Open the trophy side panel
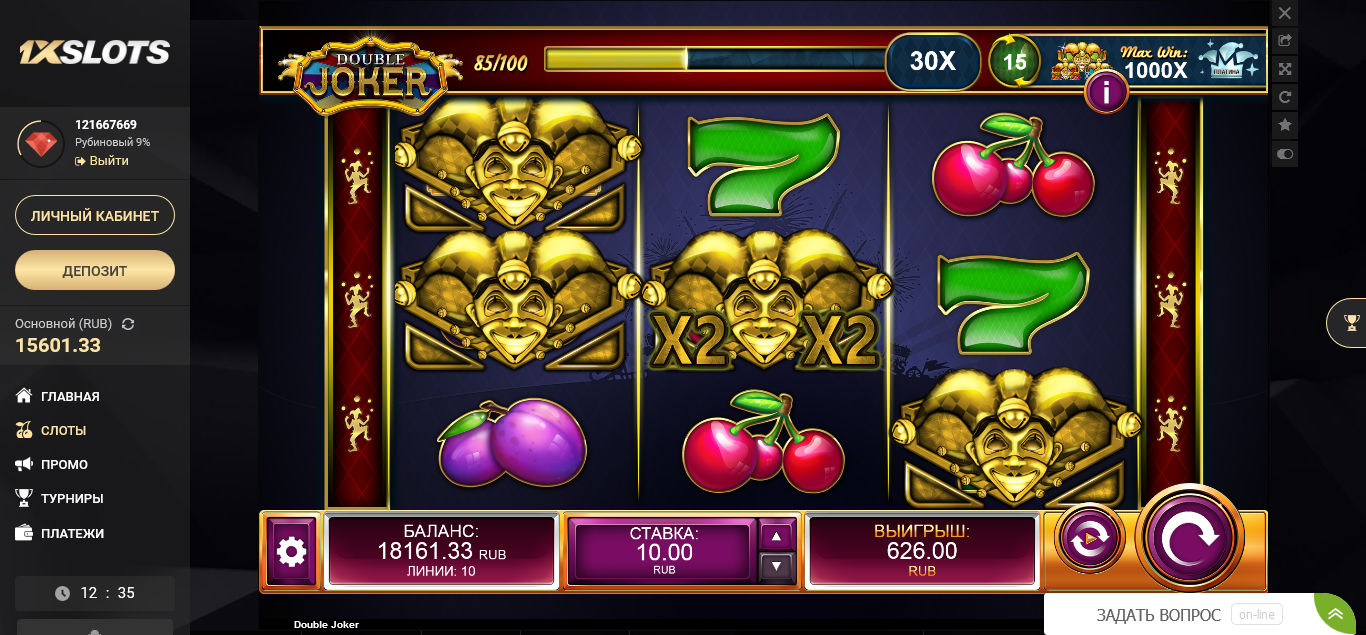1366x635 pixels. [x=1352, y=323]
